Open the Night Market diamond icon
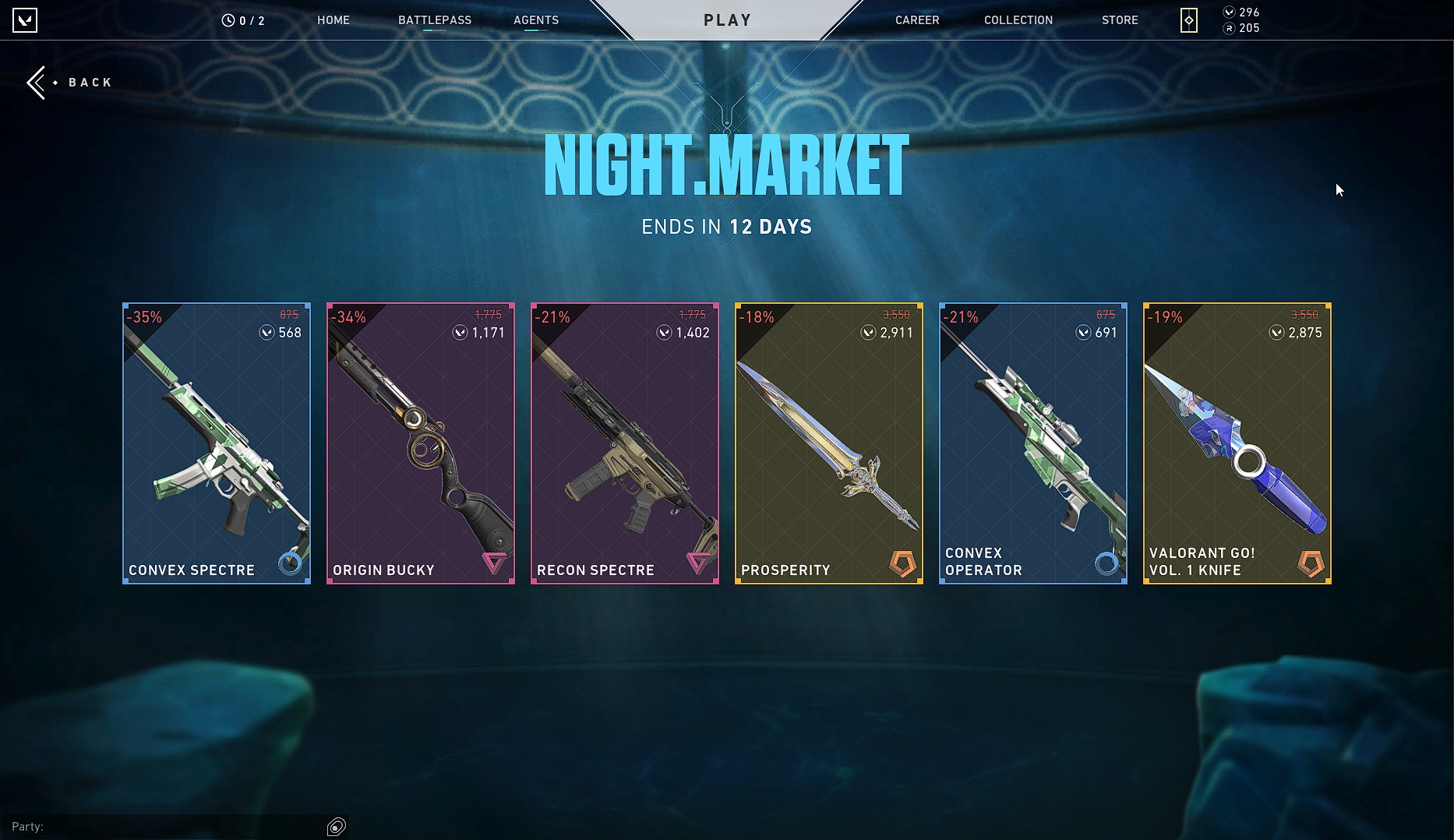 (x=1188, y=20)
